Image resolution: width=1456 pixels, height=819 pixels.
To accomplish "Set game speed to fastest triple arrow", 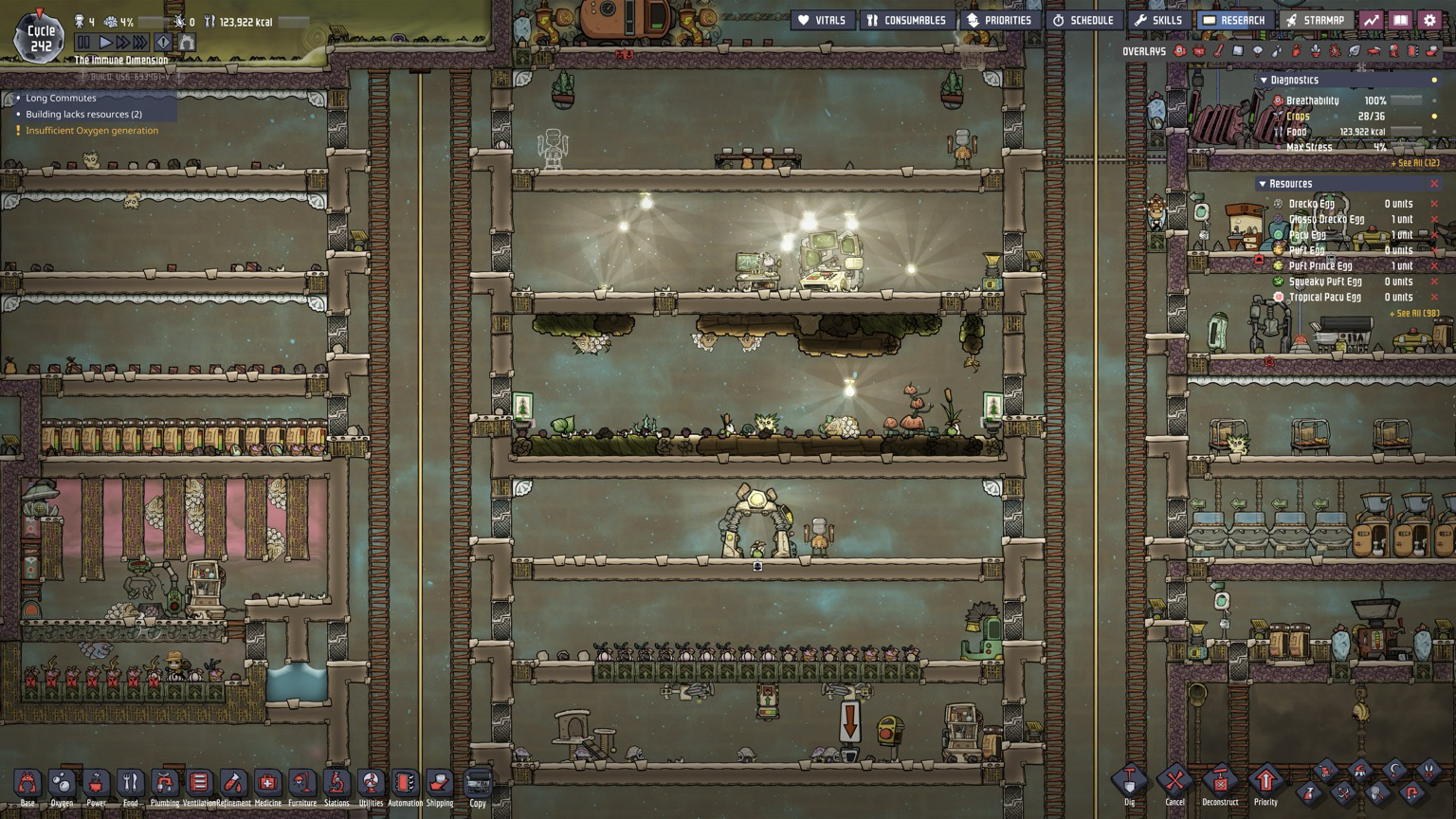I will coord(140,43).
